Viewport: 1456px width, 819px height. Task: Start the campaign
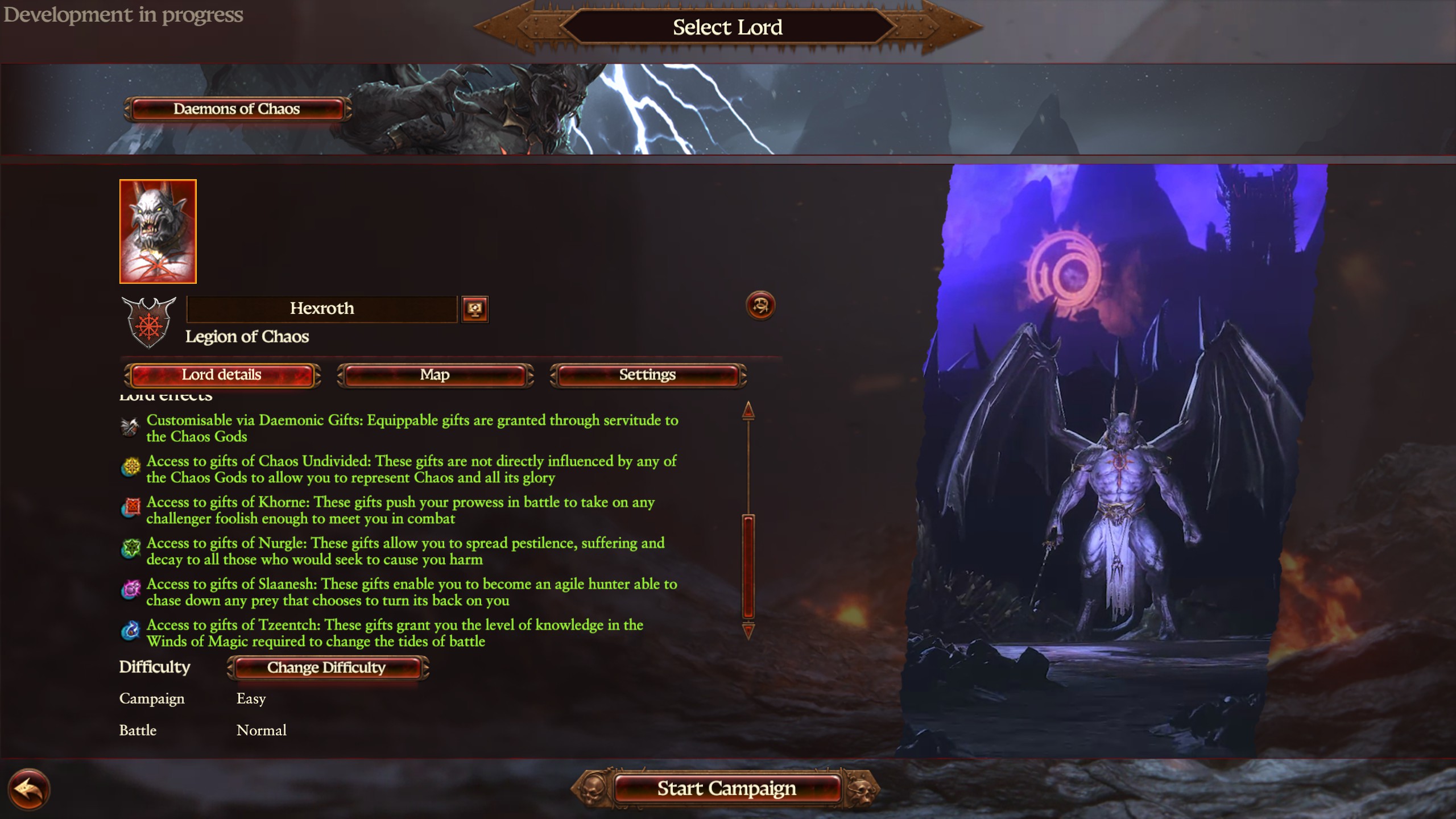click(x=726, y=788)
